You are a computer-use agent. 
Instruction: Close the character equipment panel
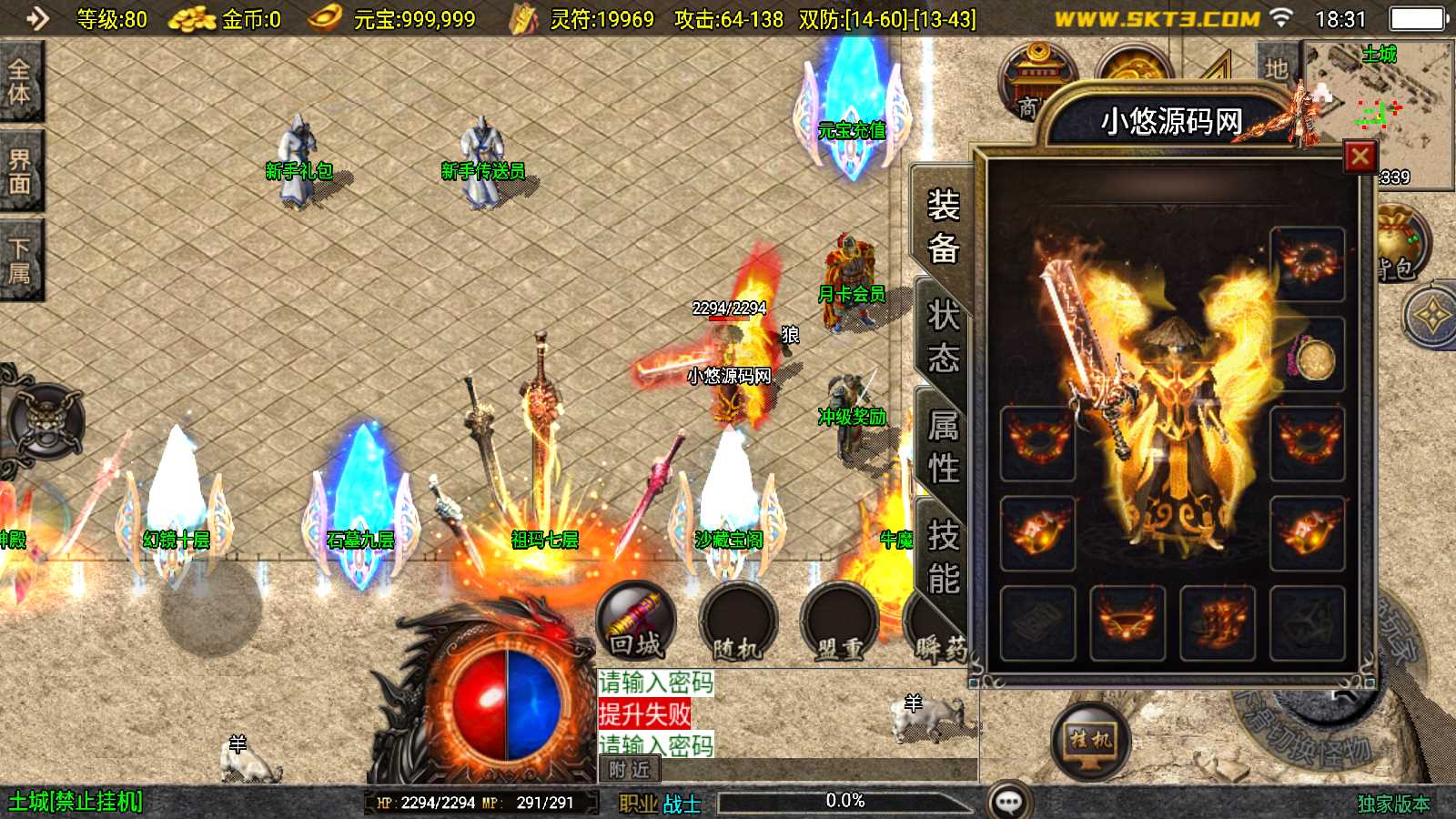1360,157
